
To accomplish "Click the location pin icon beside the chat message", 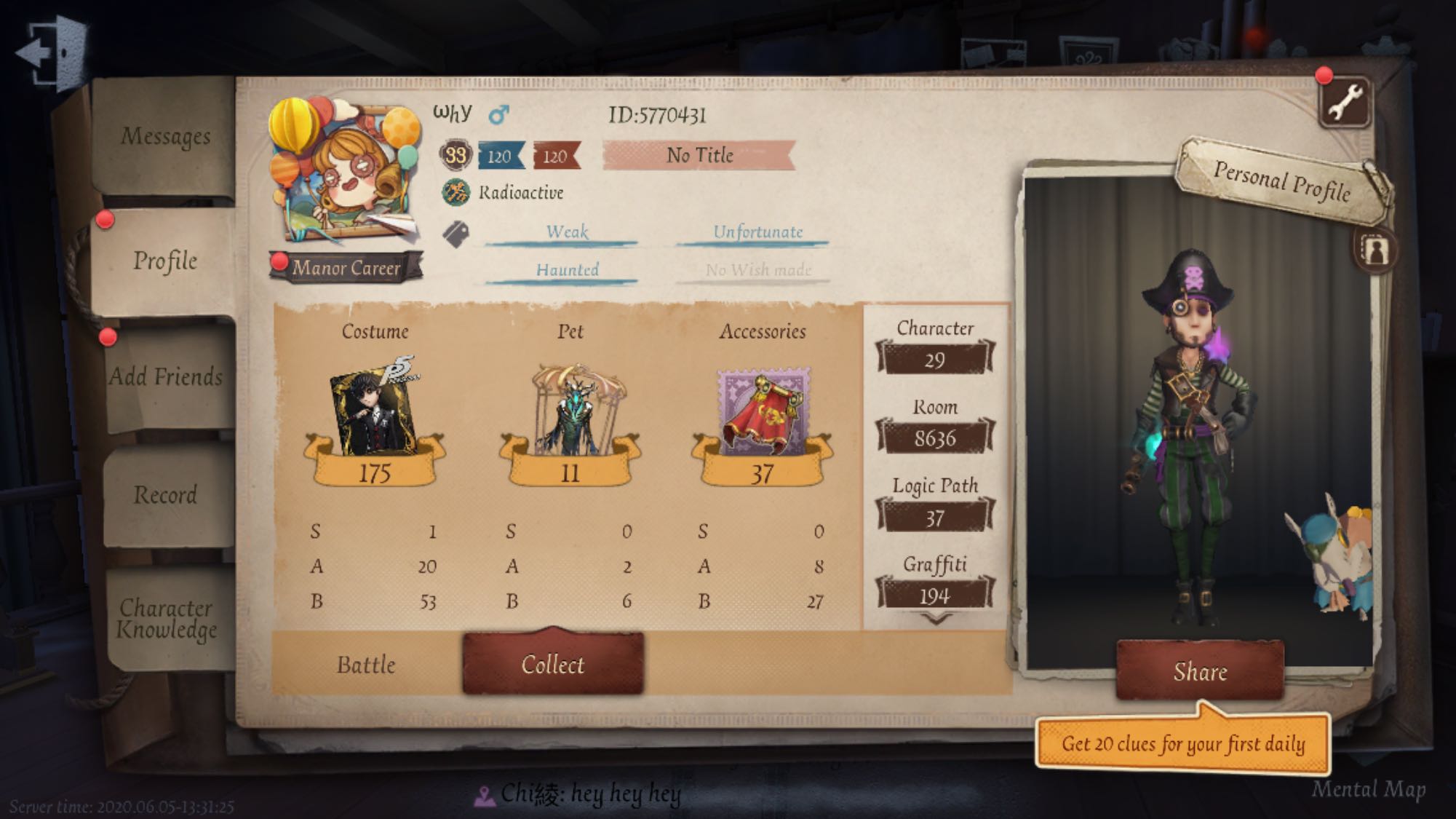I will pyautogui.click(x=484, y=795).
